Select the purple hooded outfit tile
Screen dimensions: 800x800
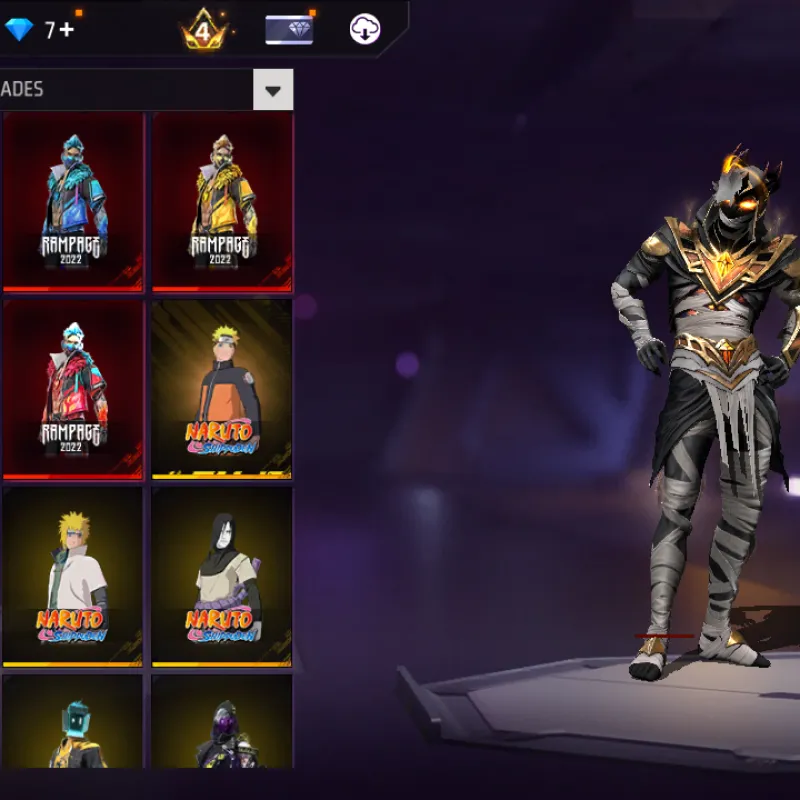(221, 722)
